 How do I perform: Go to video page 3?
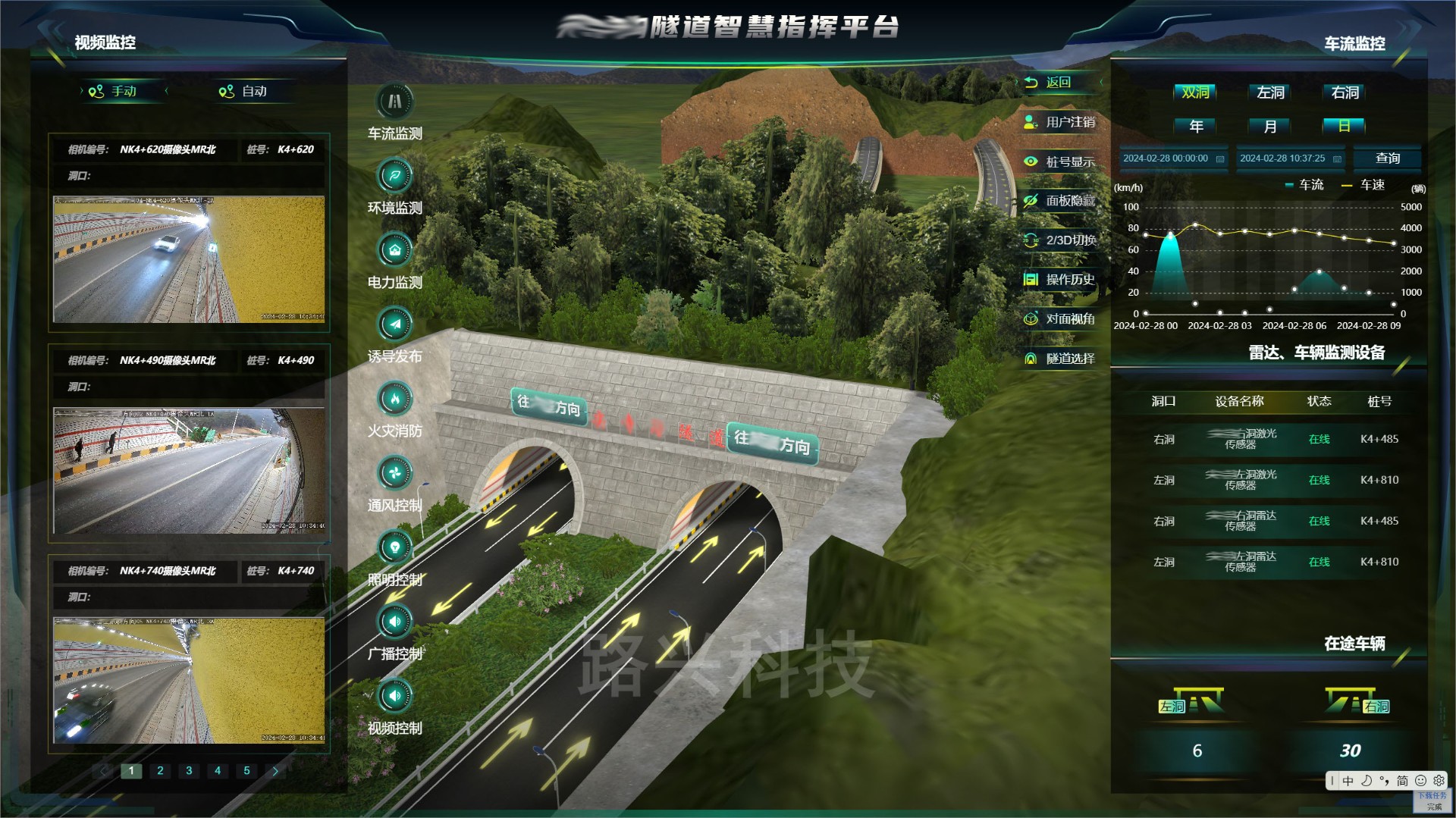tap(189, 771)
